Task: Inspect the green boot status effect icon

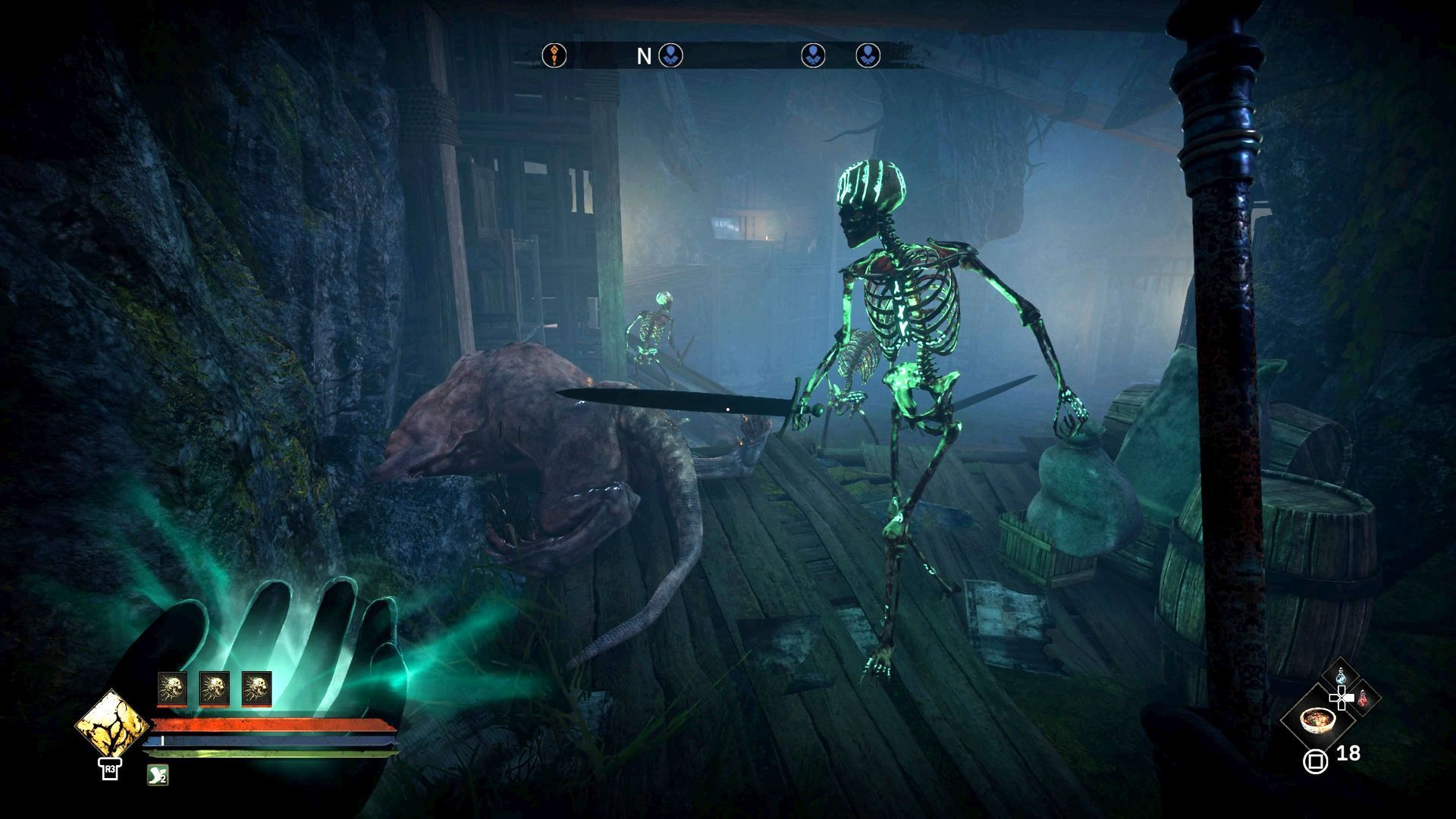Action: (x=157, y=774)
